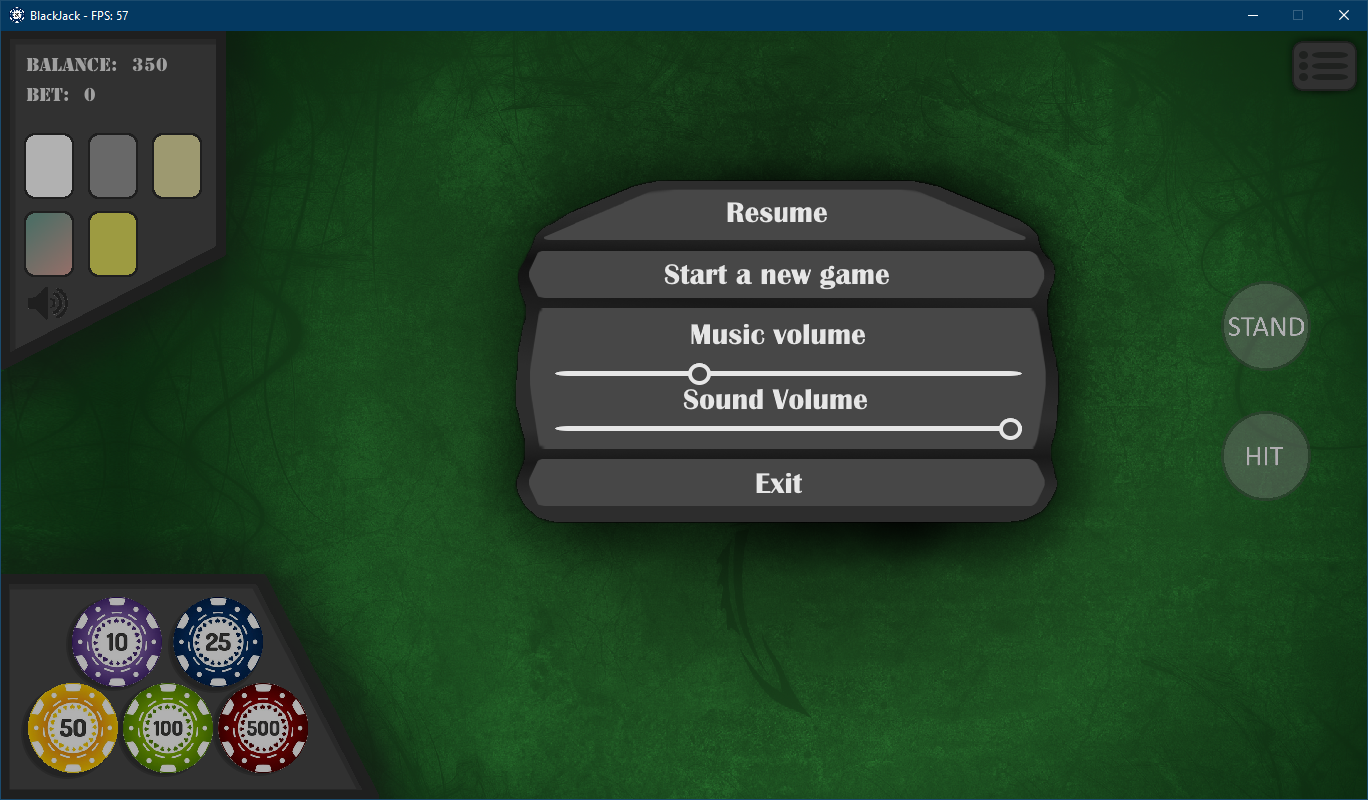The height and width of the screenshot is (800, 1368).
Task: Mute sound via the speaker icon
Action: (x=48, y=302)
